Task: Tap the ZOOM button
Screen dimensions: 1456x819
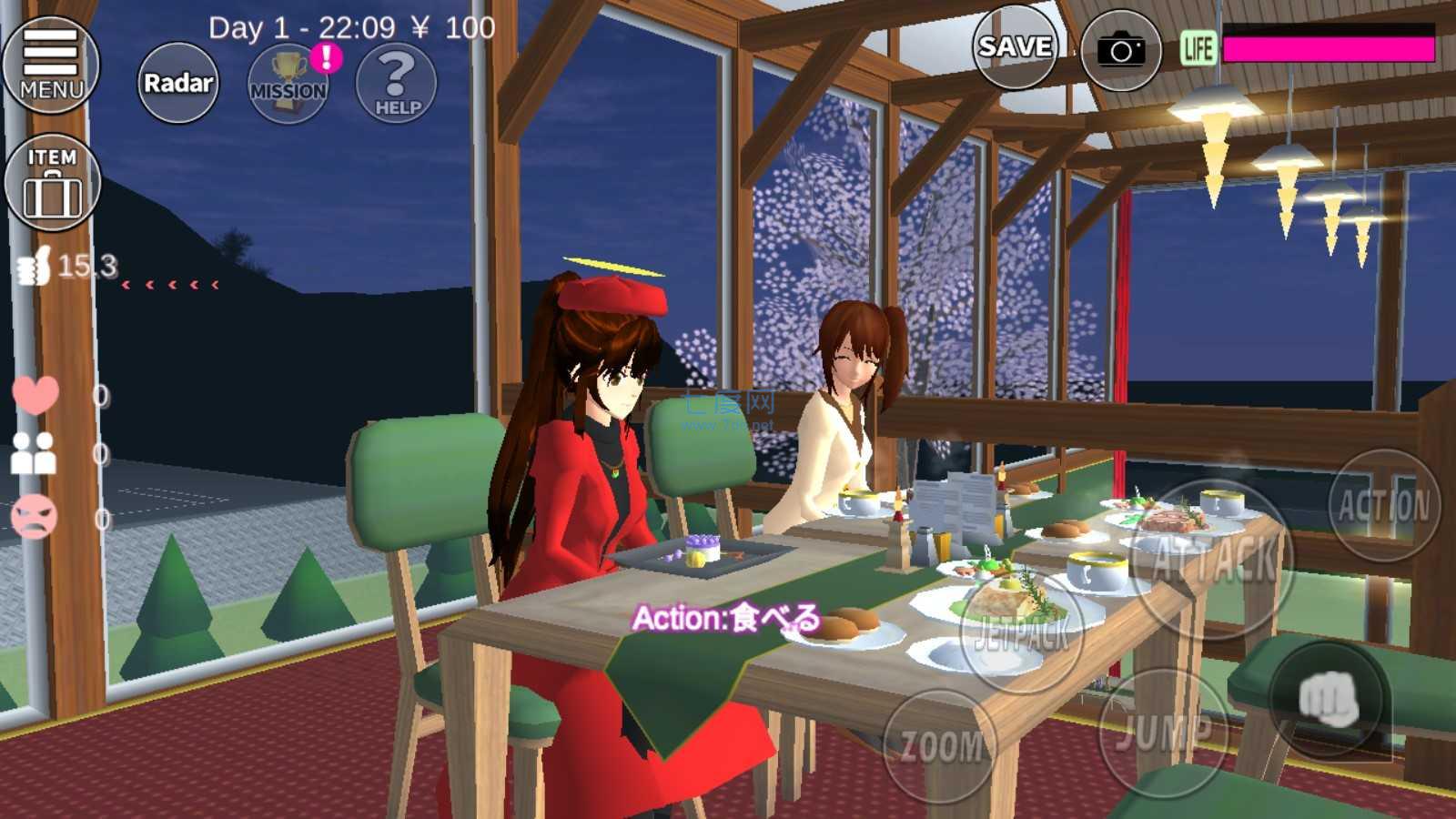Action: [x=941, y=746]
